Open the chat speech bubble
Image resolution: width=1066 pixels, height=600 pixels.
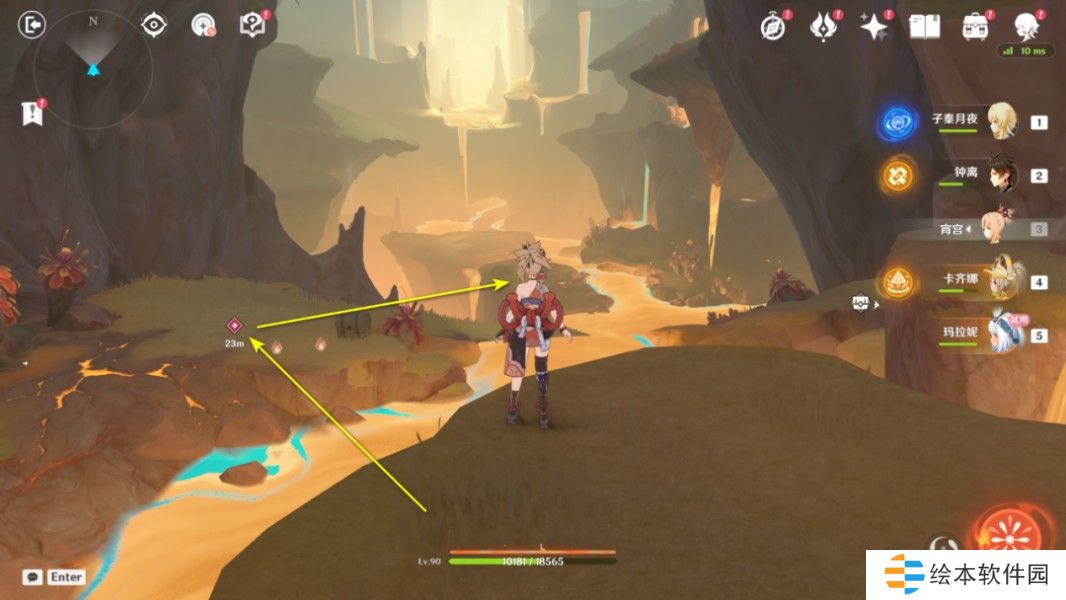pyautogui.click(x=33, y=577)
